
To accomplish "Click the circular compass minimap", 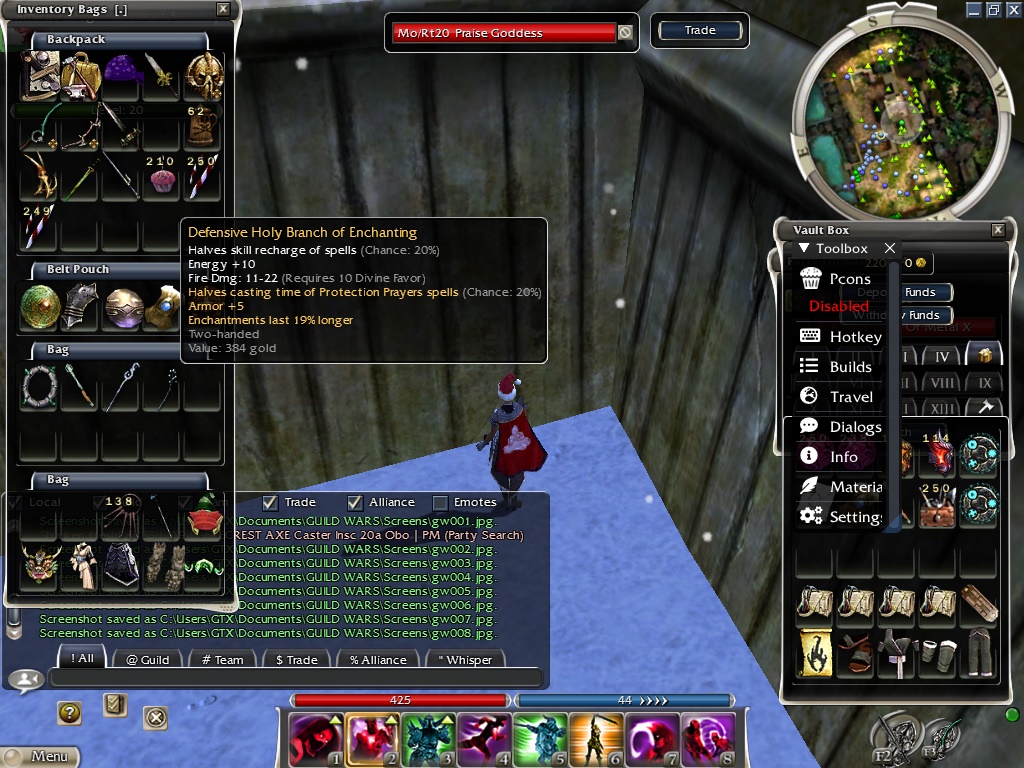I will [897, 112].
